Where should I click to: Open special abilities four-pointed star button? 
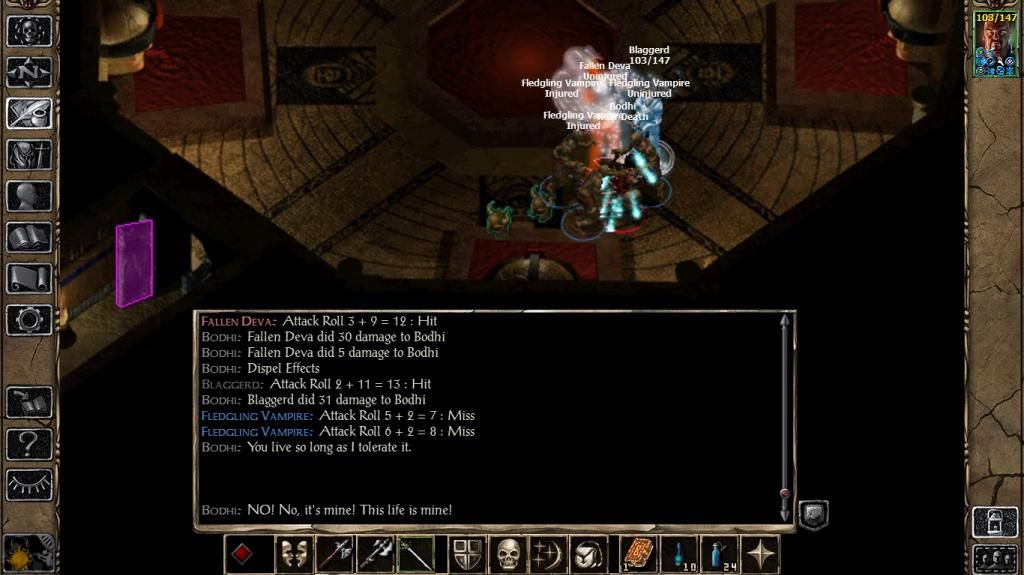[761, 554]
